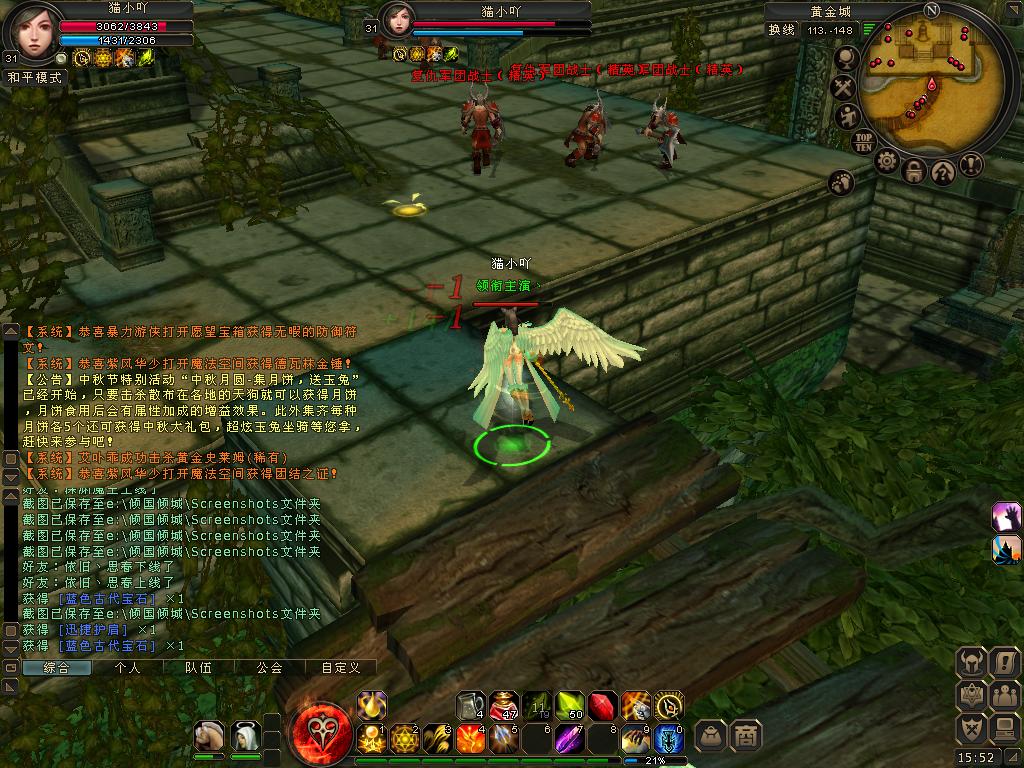Screen dimensions: 1024x768
Task: Select the horse mount portrait
Action: tap(209, 737)
